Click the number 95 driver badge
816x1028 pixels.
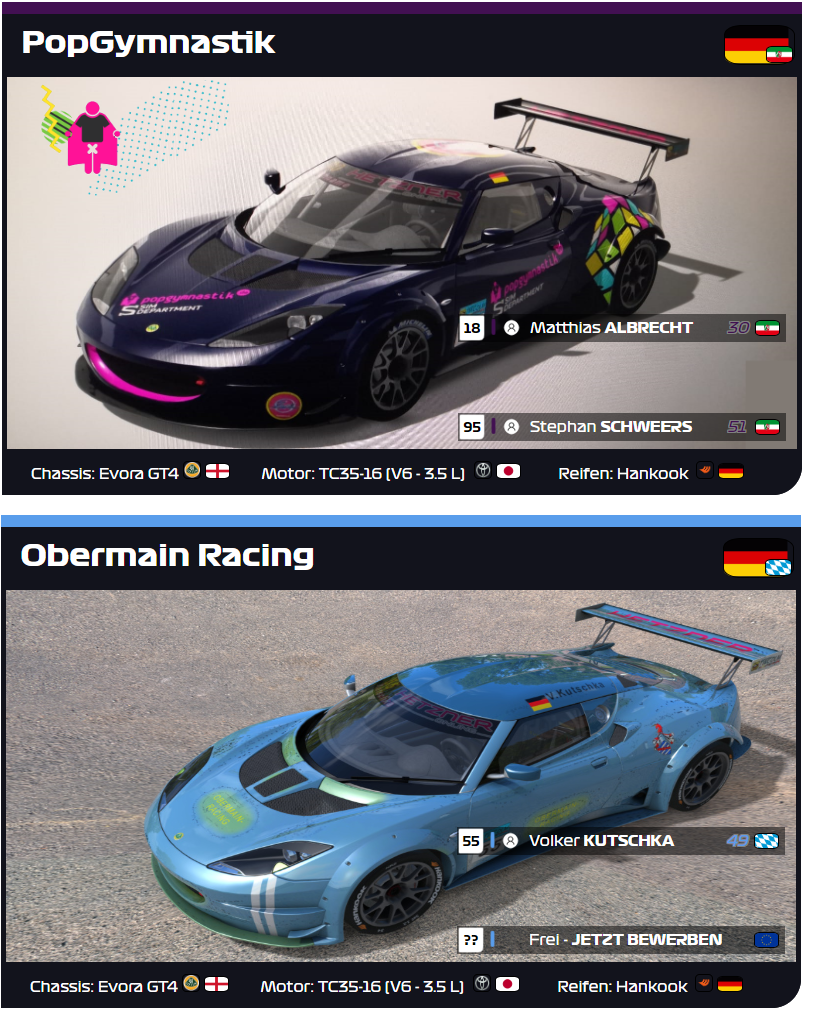click(x=472, y=427)
